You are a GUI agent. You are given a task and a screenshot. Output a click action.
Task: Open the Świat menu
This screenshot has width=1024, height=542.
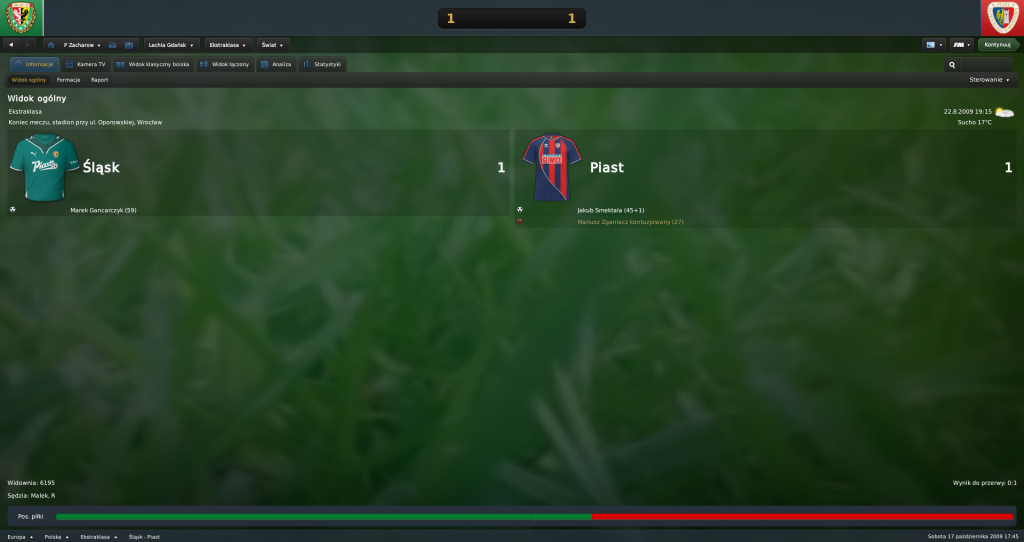click(272, 45)
